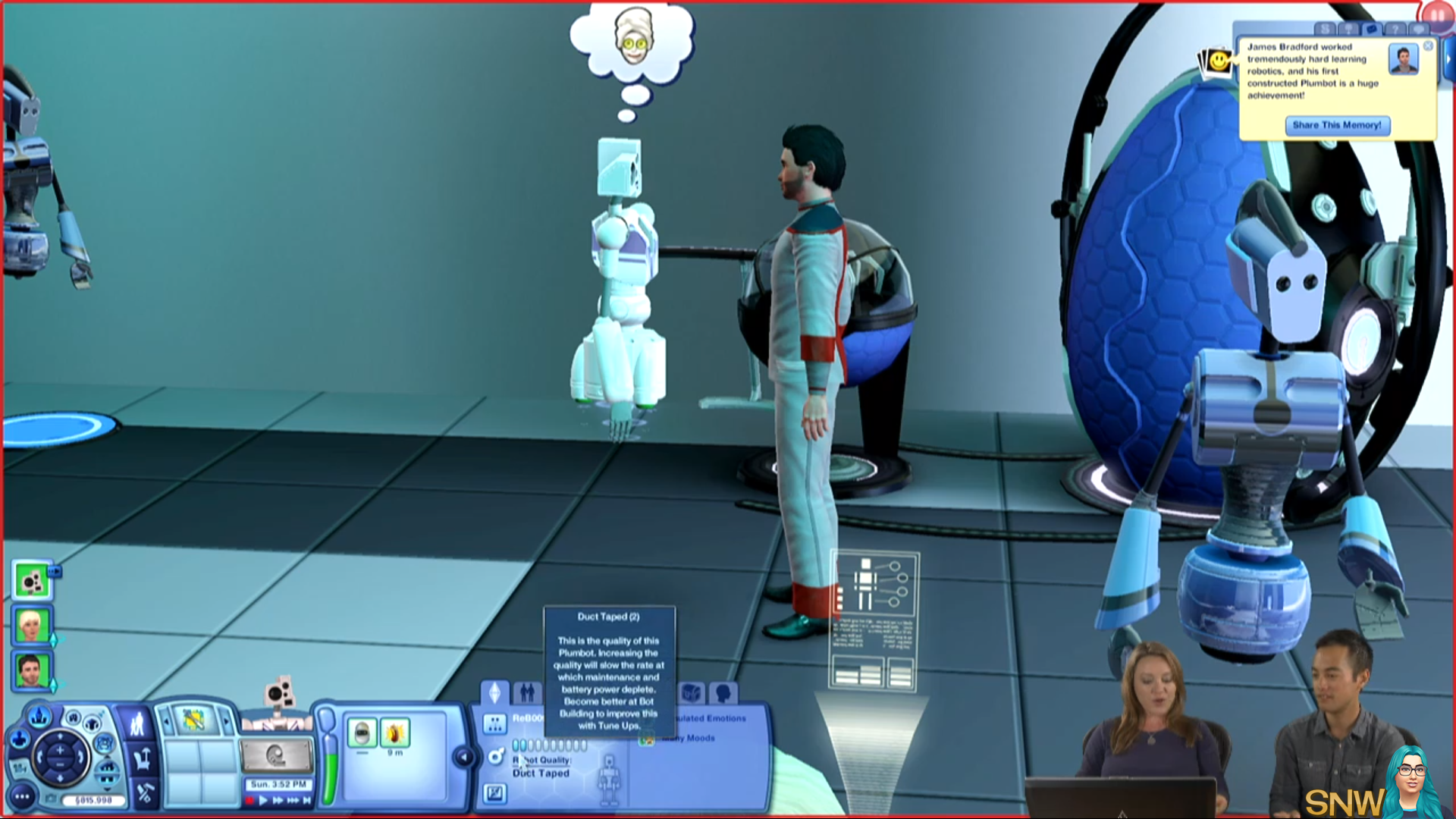The height and width of the screenshot is (819, 1456).
Task: Switch to the dark-haired Sim portrait
Action: 32,671
